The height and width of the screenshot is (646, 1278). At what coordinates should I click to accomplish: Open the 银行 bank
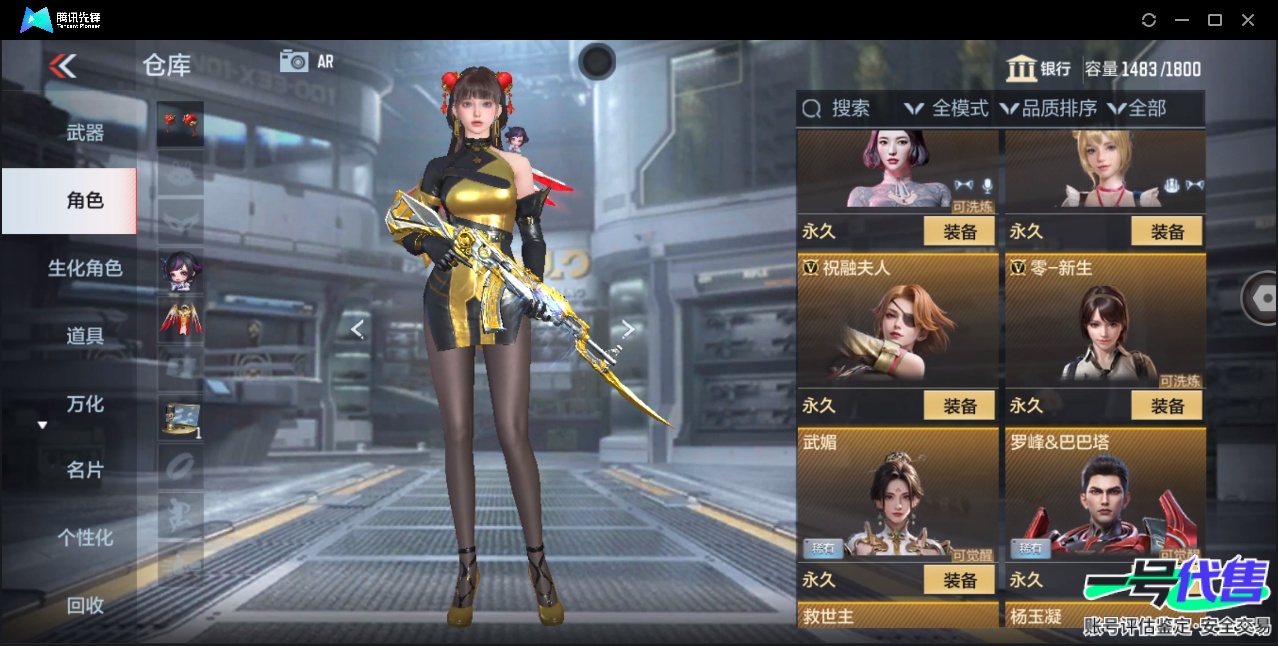click(1039, 69)
